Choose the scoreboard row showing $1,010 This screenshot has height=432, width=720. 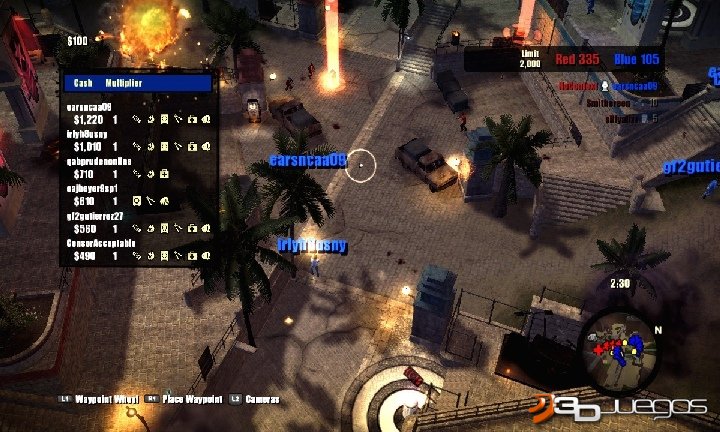[x=138, y=139]
